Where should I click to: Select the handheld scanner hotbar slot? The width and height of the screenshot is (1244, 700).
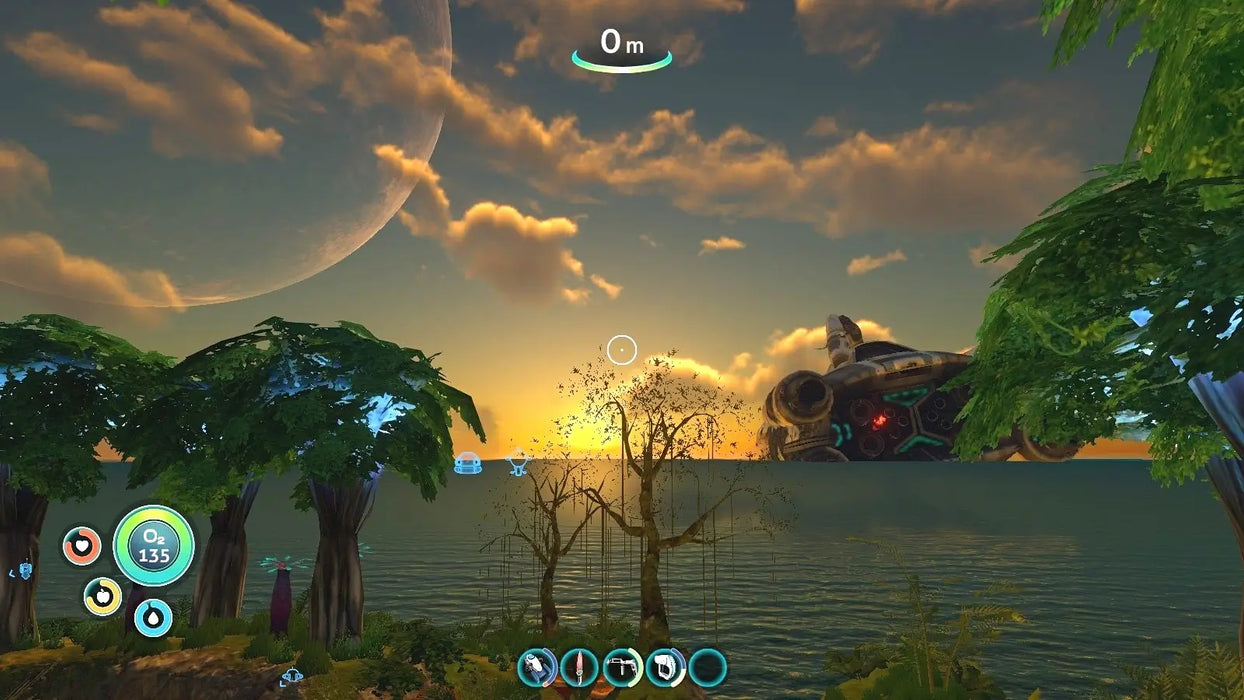click(x=665, y=667)
